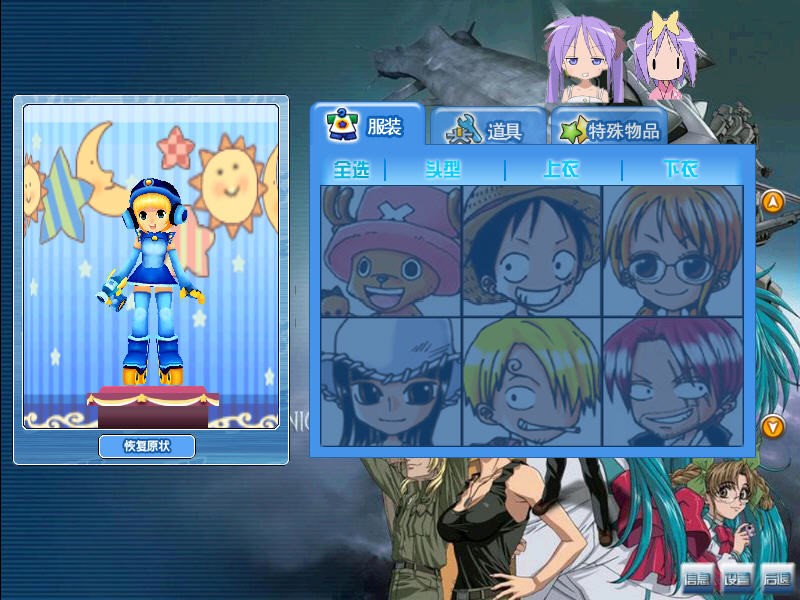Select the 特殊物品 special items tab
Viewport: 800px width, 600px height.
point(610,131)
